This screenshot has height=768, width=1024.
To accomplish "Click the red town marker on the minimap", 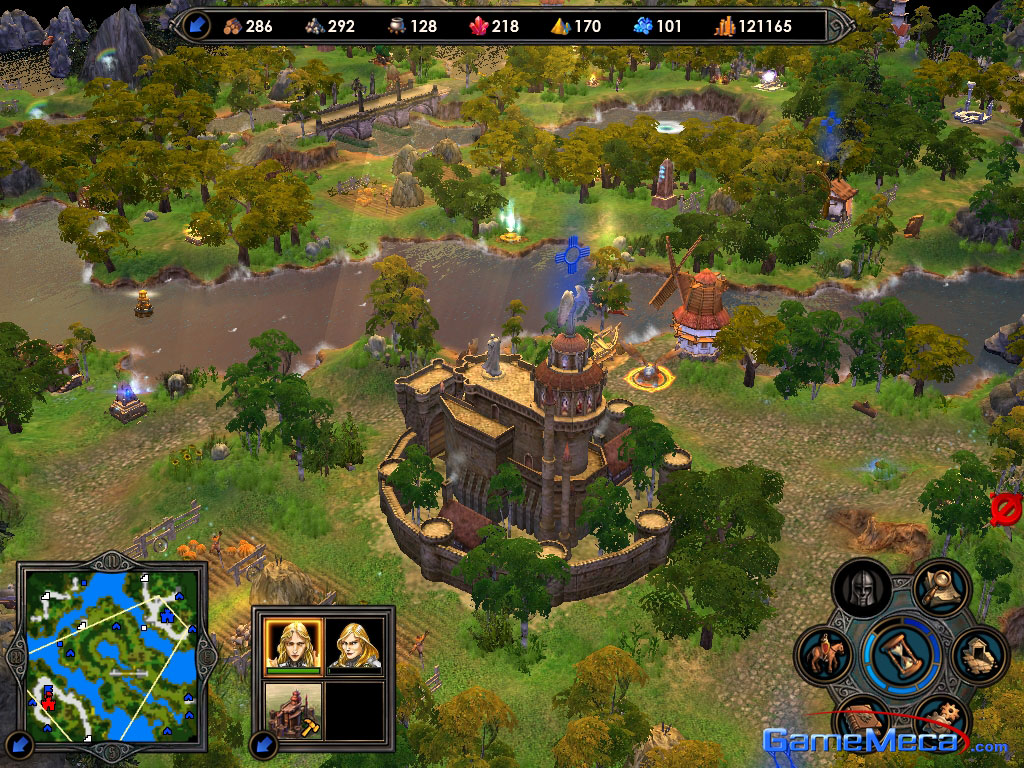I will pyautogui.click(x=47, y=697).
